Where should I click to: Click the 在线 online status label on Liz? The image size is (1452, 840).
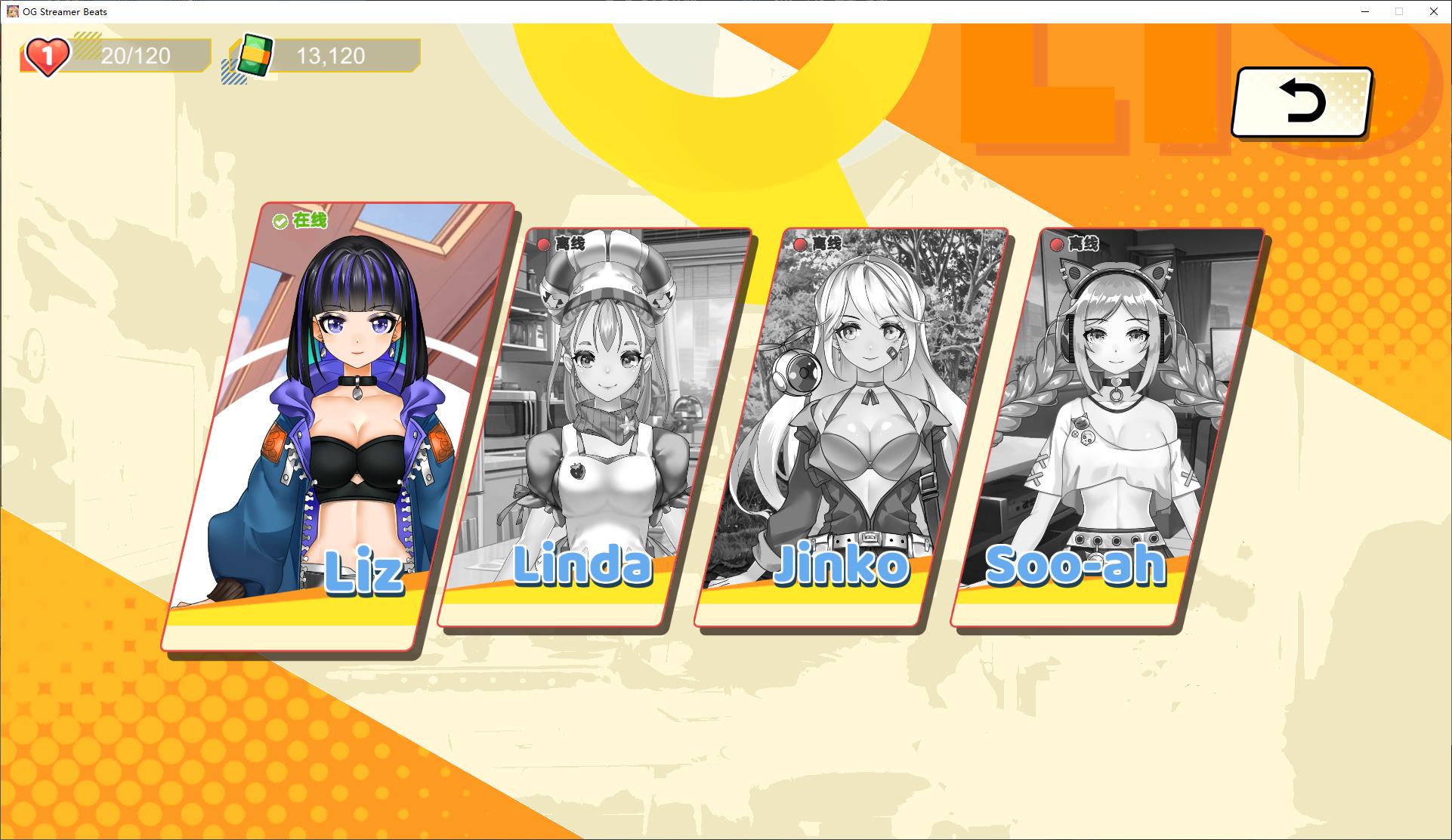click(308, 221)
